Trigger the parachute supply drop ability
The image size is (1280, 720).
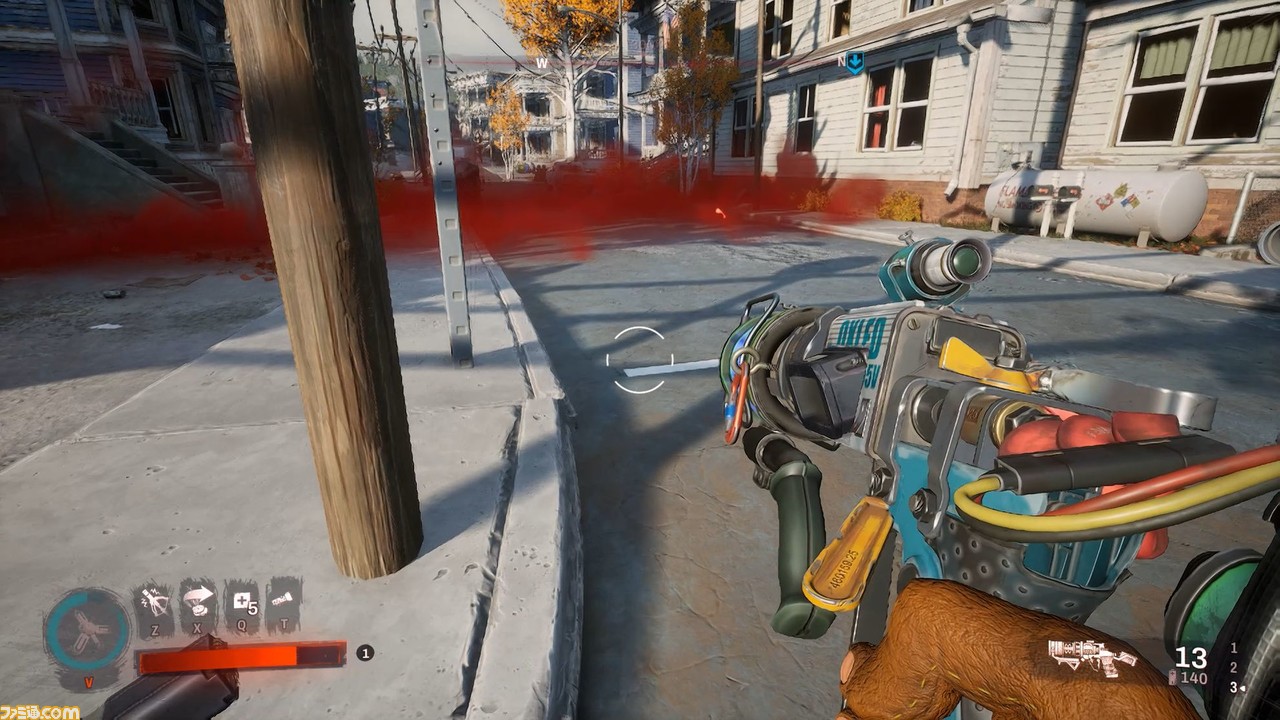click(x=198, y=601)
